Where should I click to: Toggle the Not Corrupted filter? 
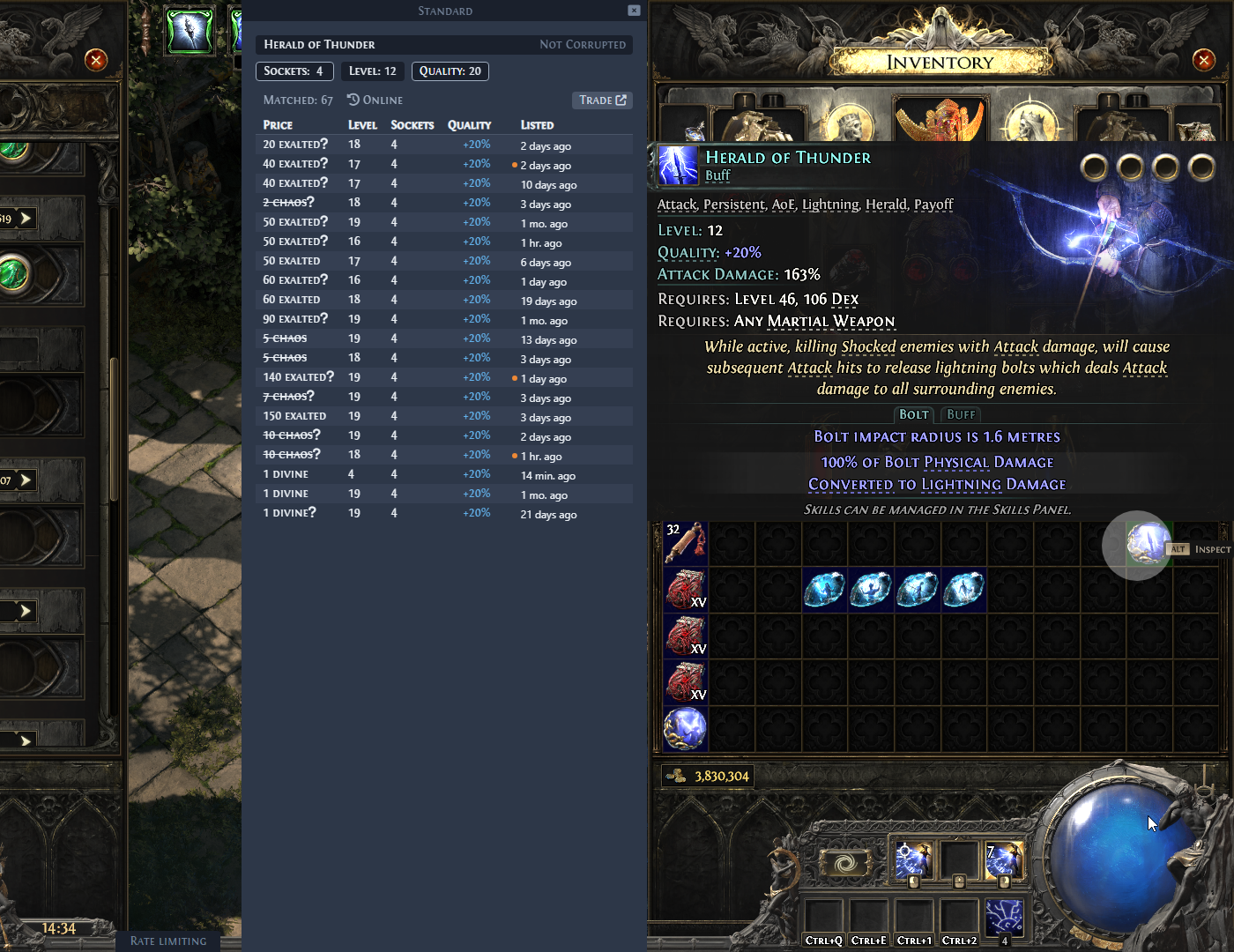(584, 44)
